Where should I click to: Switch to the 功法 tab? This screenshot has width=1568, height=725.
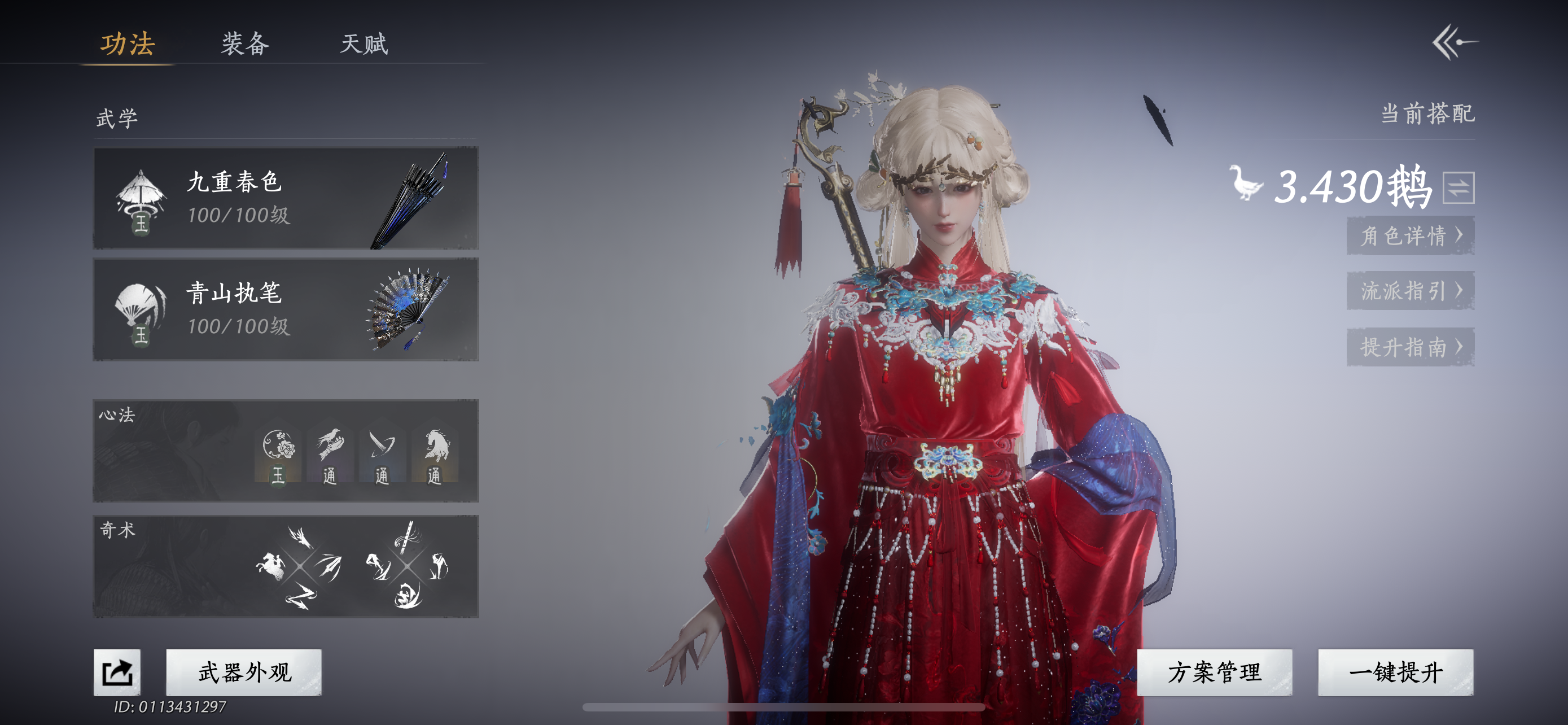(x=127, y=44)
